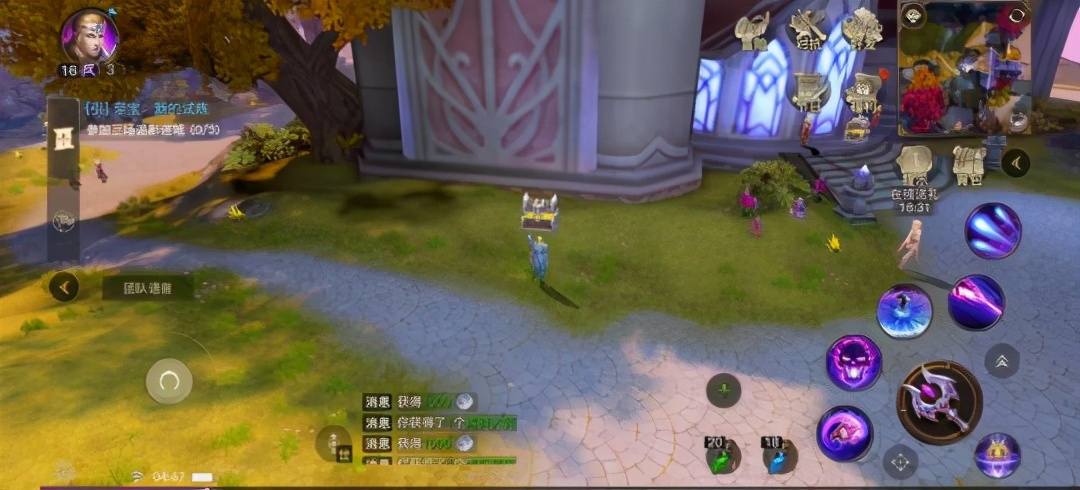This screenshot has width=1080, height=490.
Task: Tap the 团队 team button
Action: [x=147, y=288]
